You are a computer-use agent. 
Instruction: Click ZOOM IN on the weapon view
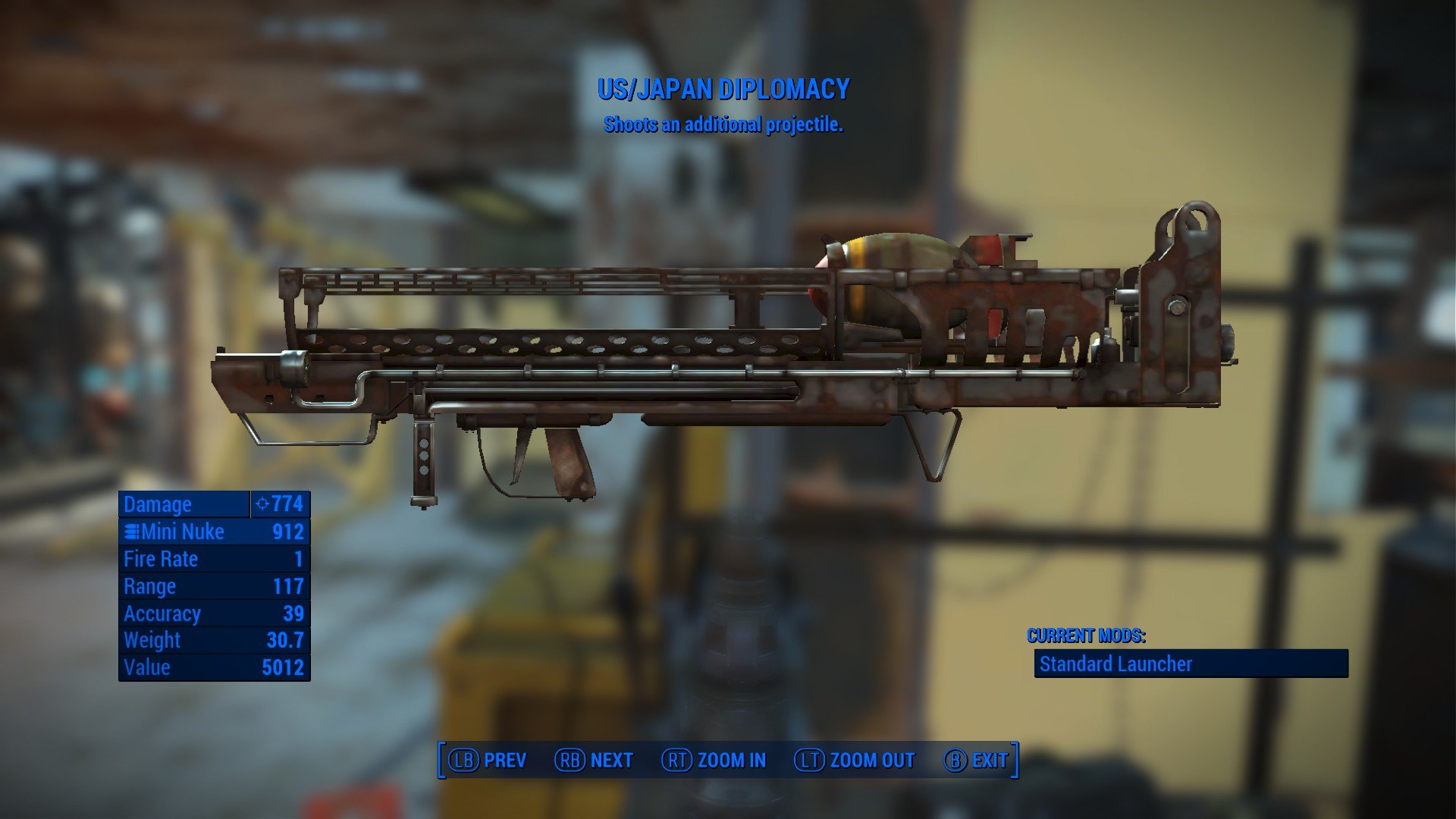(714, 760)
